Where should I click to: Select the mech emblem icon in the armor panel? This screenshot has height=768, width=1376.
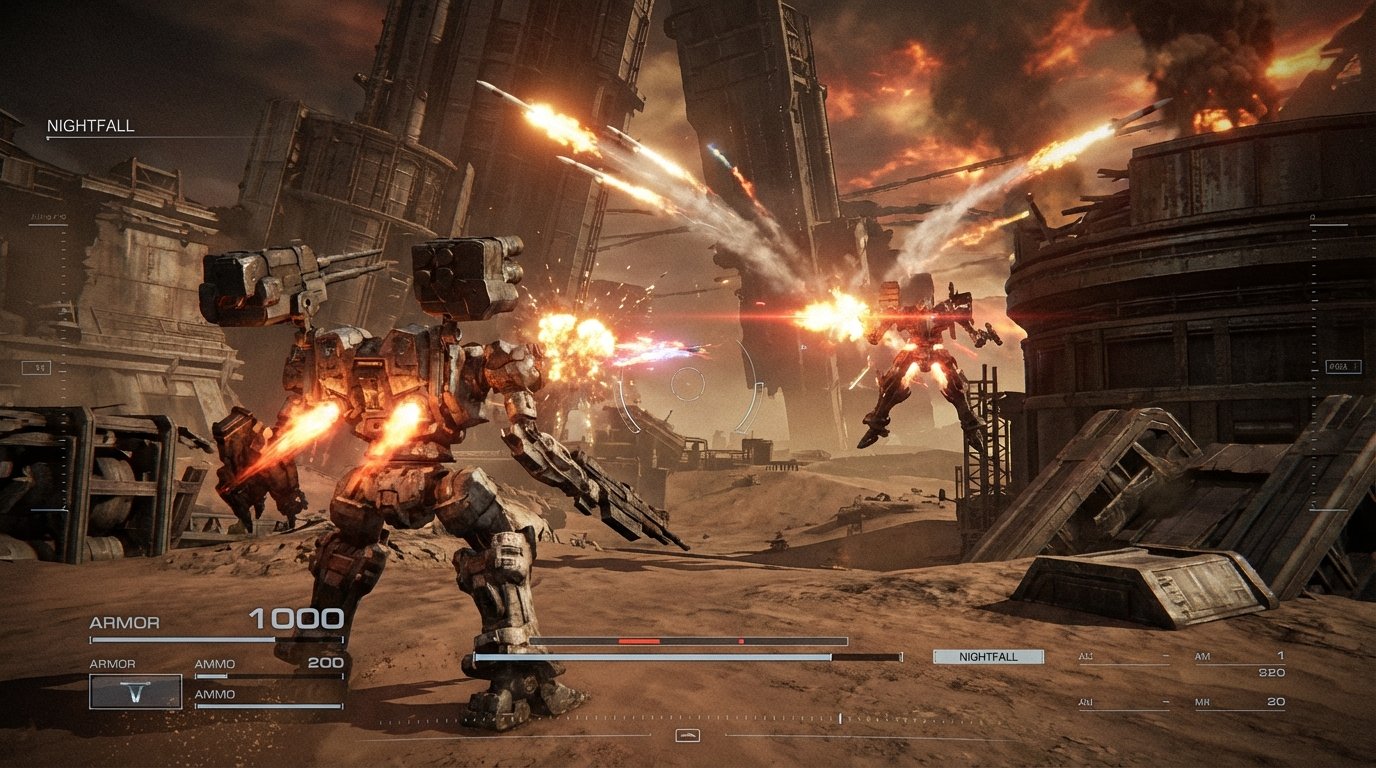pyautogui.click(x=137, y=691)
